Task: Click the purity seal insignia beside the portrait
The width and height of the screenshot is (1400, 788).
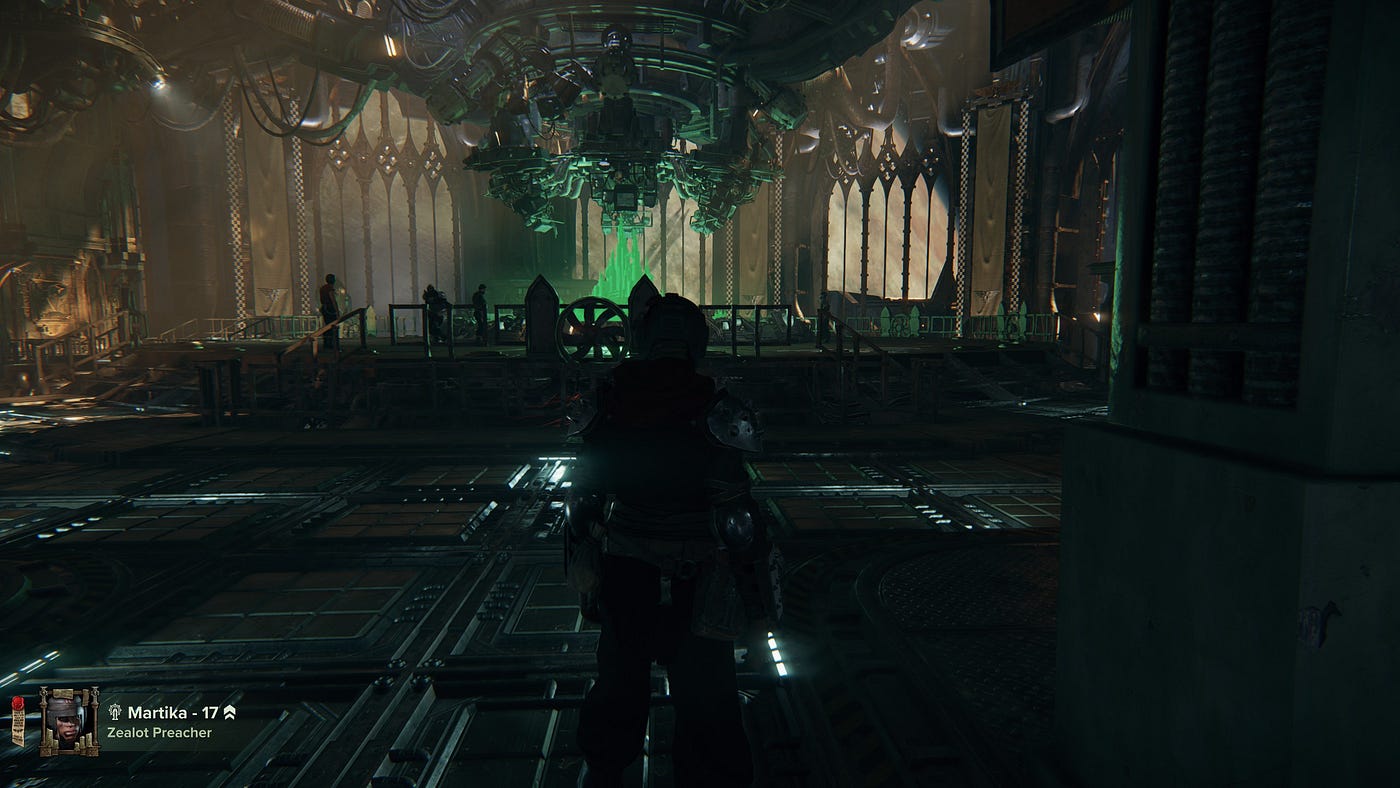Action: pos(18,722)
